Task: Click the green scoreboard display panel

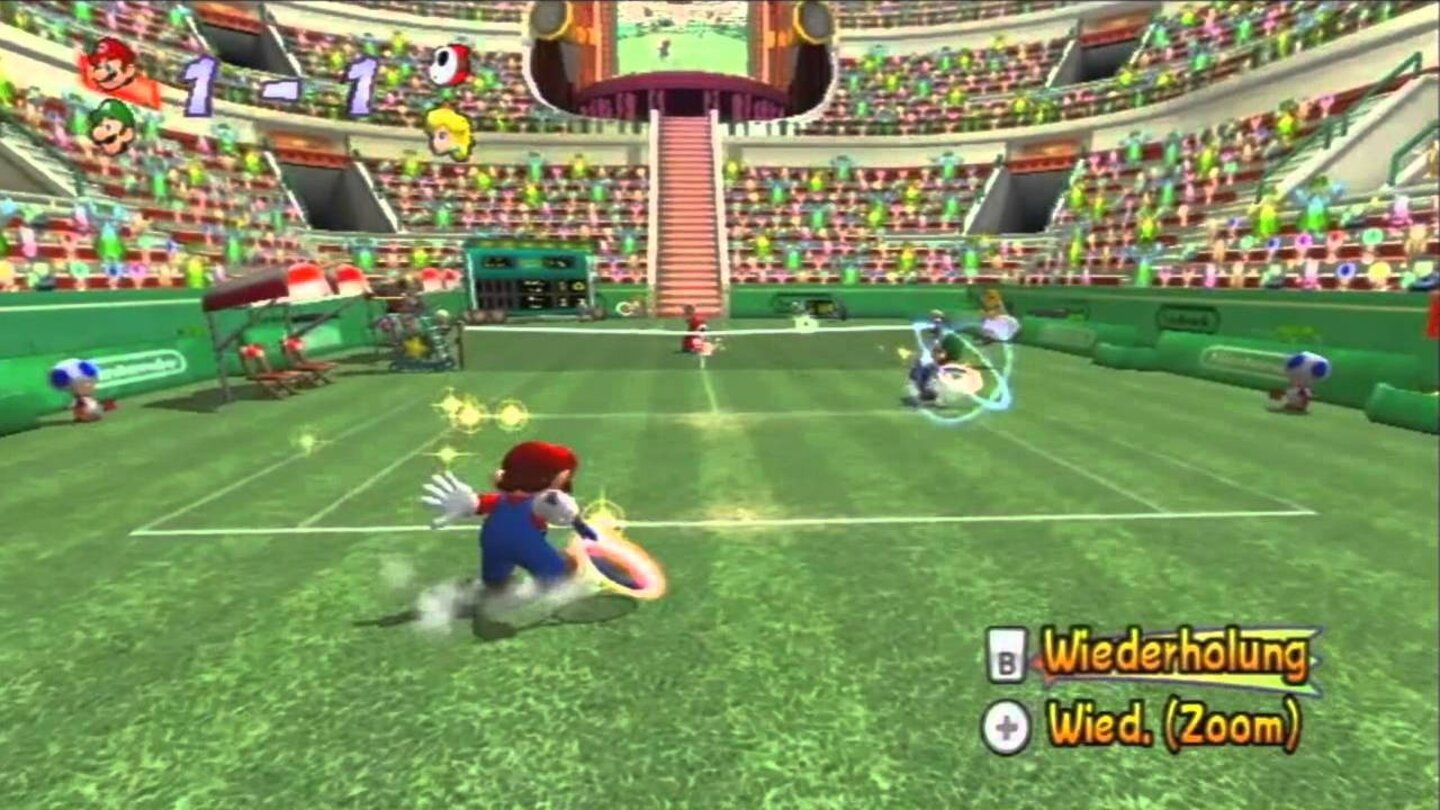Action: click(x=530, y=280)
